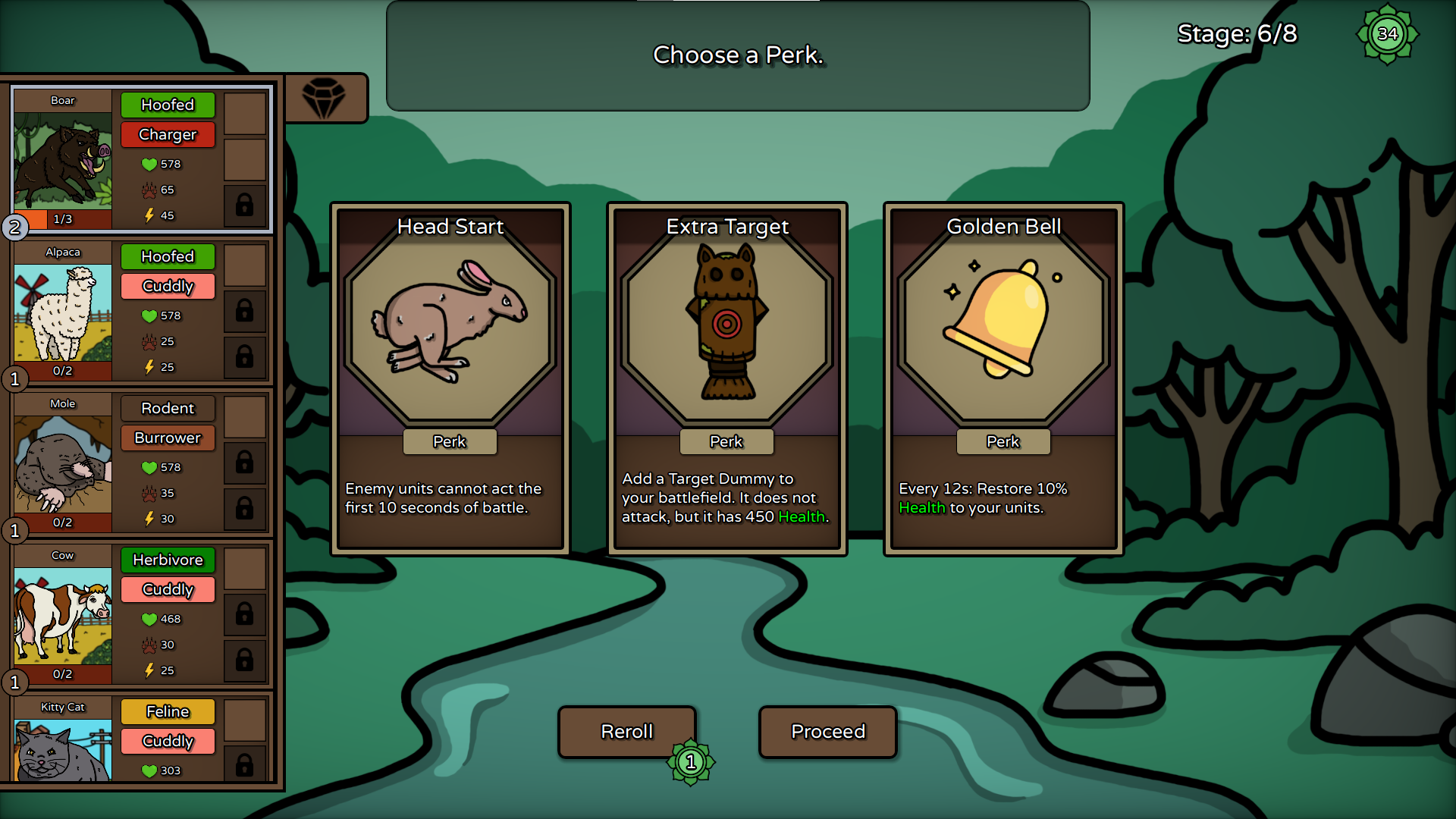Select the Extra Target perk card
1456x819 pixels.
[x=726, y=378]
